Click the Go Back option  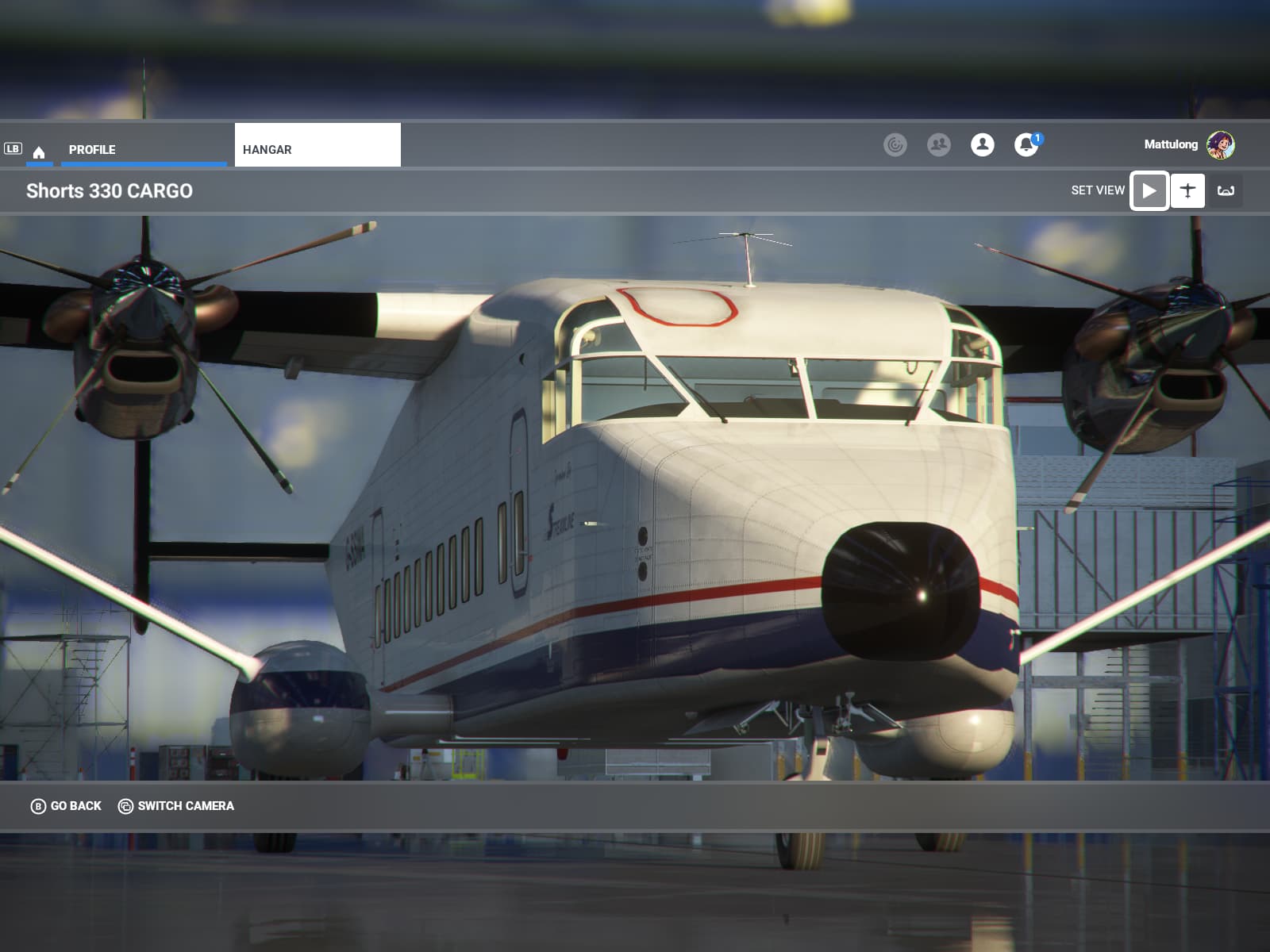coord(74,805)
